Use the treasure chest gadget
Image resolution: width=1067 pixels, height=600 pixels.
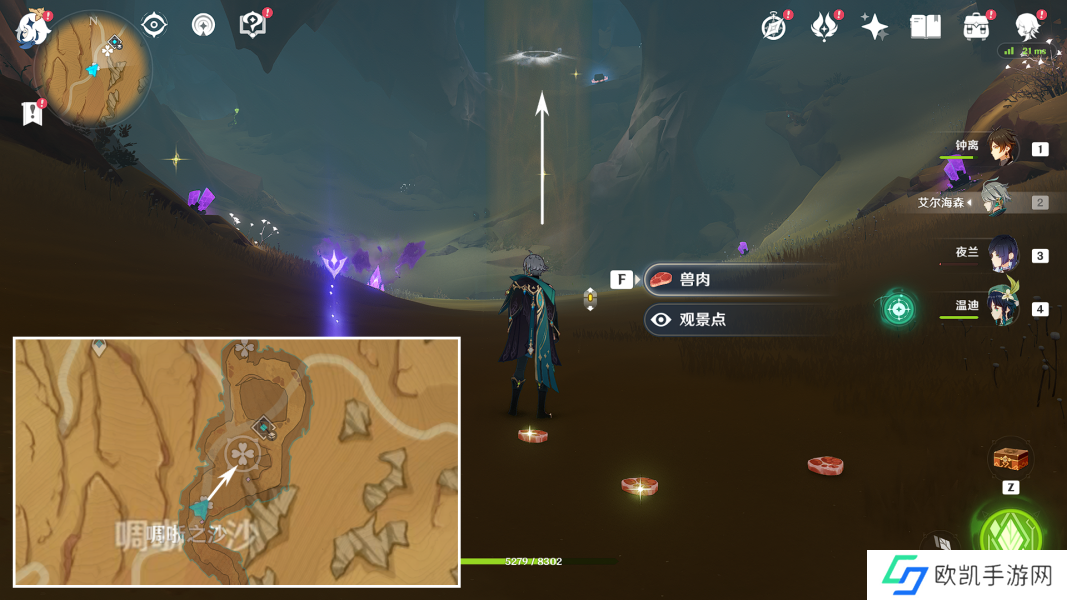click(x=1009, y=460)
